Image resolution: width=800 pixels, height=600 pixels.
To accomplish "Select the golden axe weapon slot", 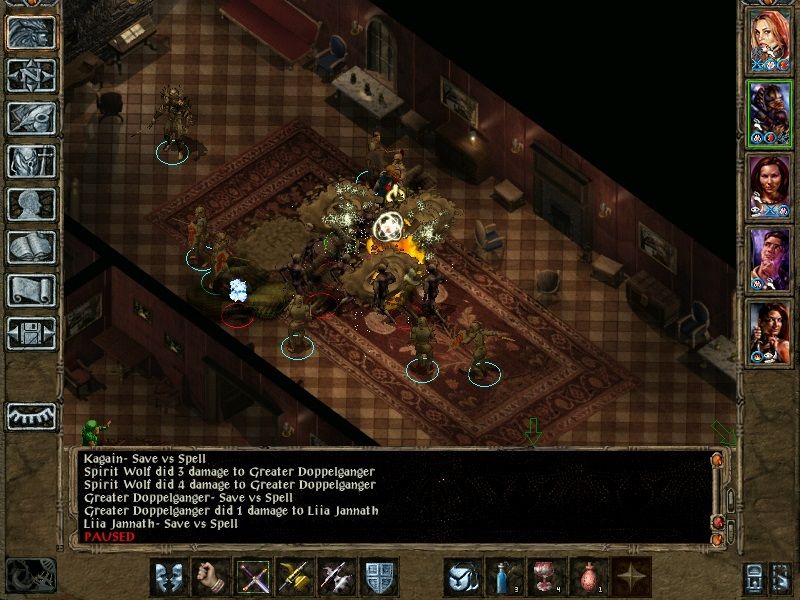I will coord(294,576).
